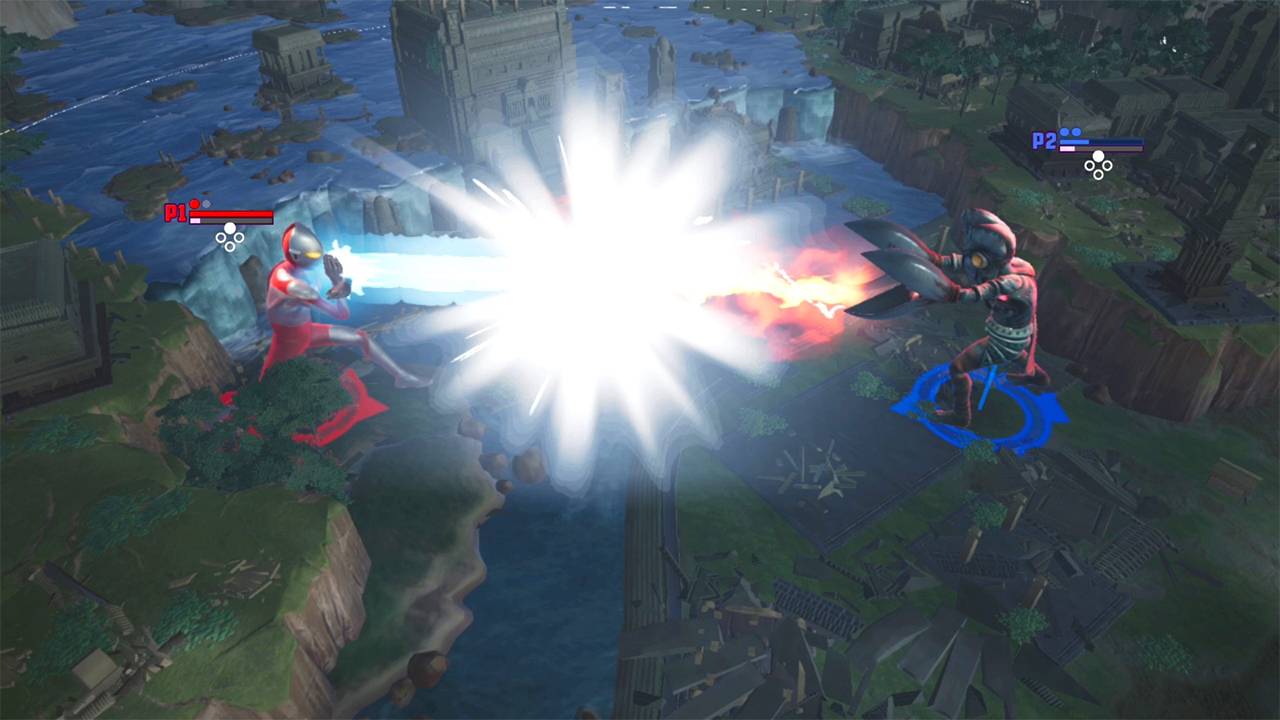This screenshot has width=1280, height=720.
Task: Select P2's right blue stock orb
Action: pyautogui.click(x=1076, y=131)
